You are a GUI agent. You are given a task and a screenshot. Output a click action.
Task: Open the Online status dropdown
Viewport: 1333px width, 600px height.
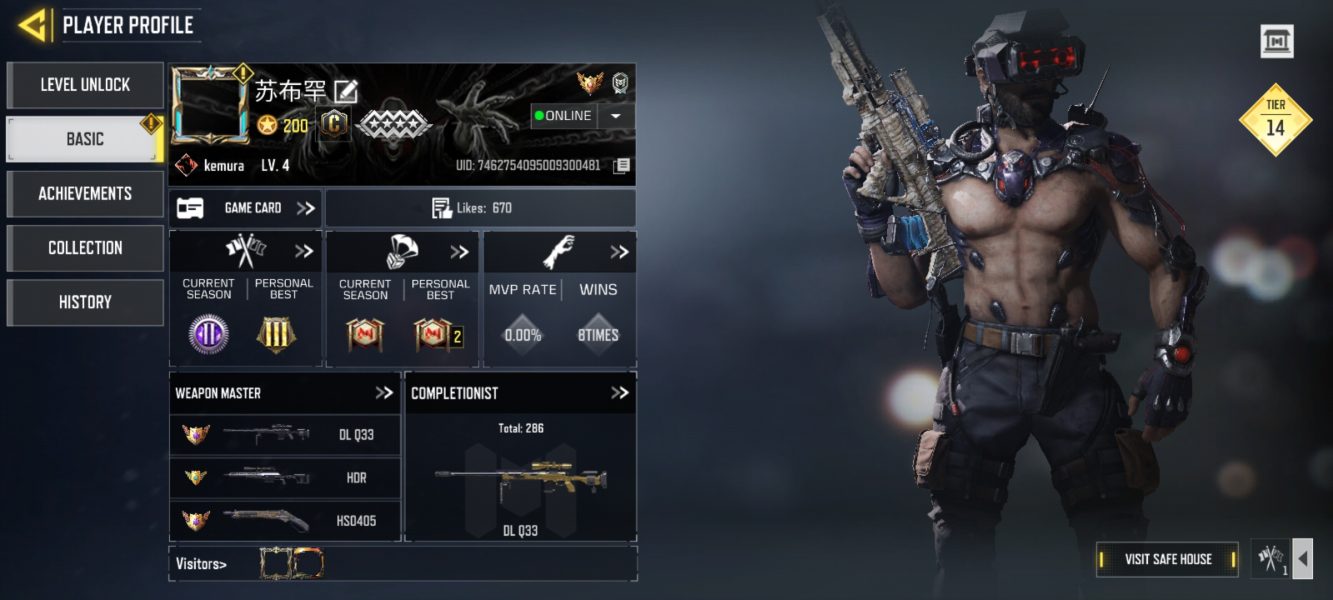click(615, 116)
